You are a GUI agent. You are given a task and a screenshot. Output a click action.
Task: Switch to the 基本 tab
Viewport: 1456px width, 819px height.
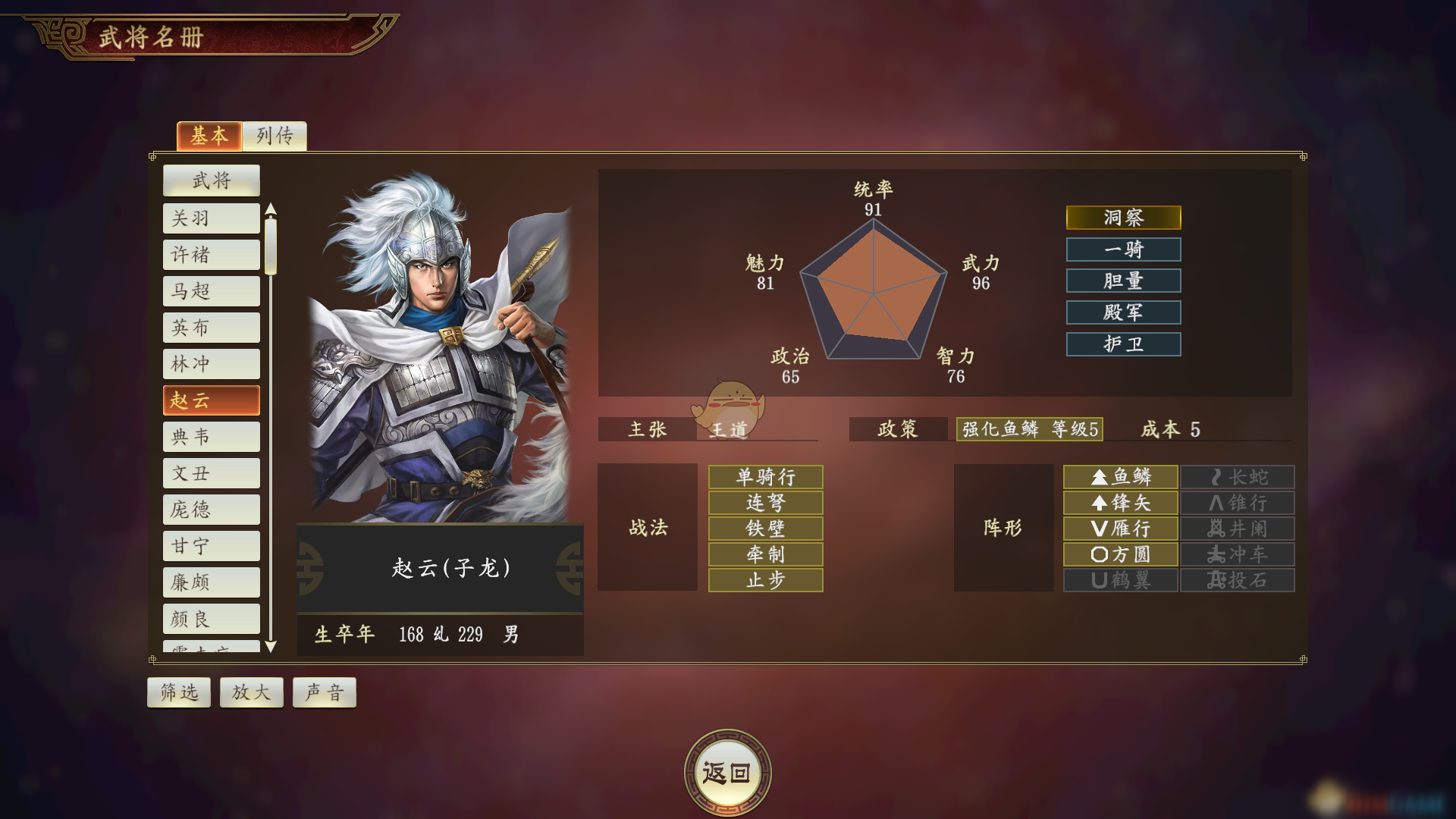pos(209,136)
